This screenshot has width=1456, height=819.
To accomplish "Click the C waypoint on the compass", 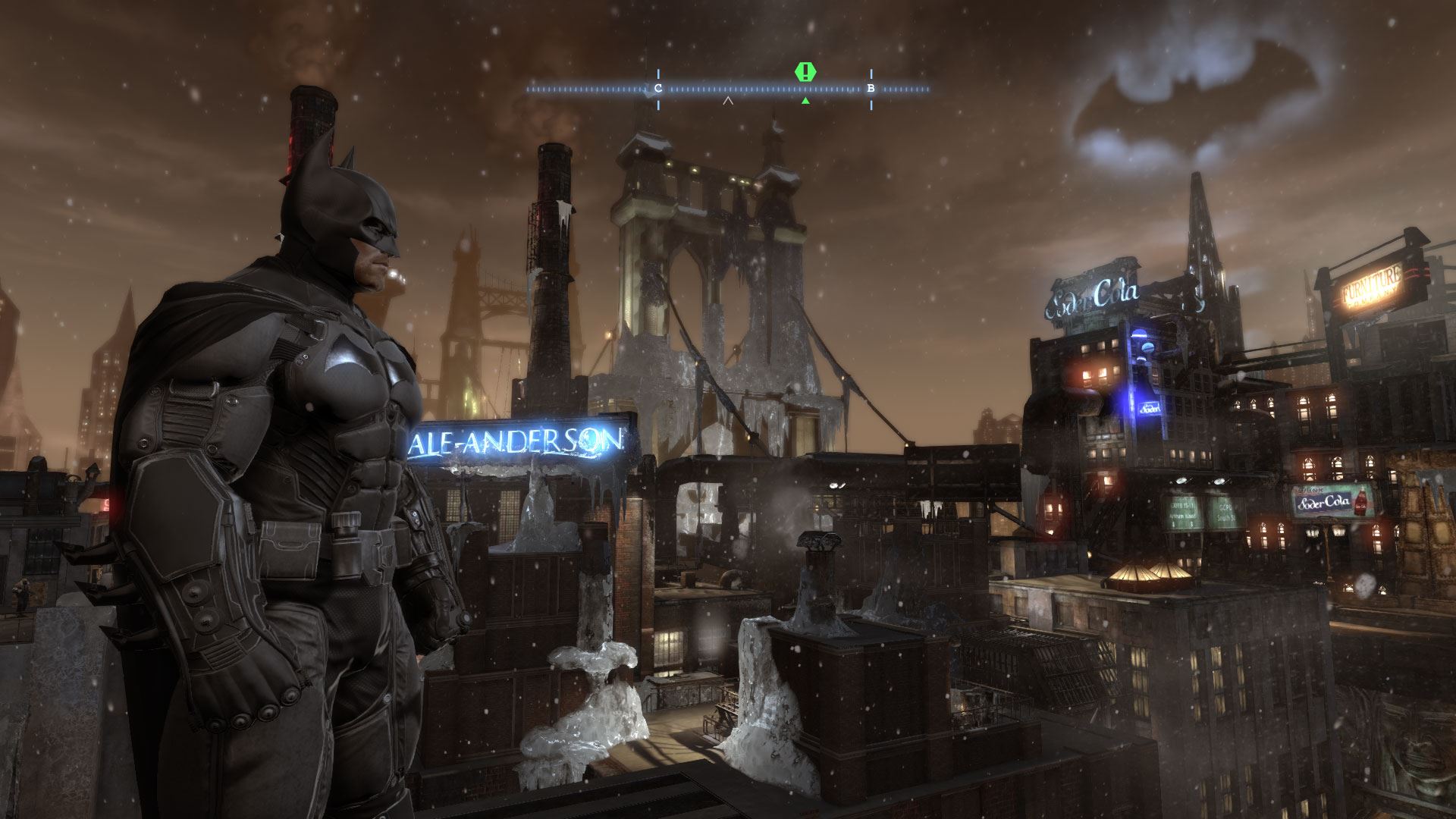I will [x=657, y=89].
